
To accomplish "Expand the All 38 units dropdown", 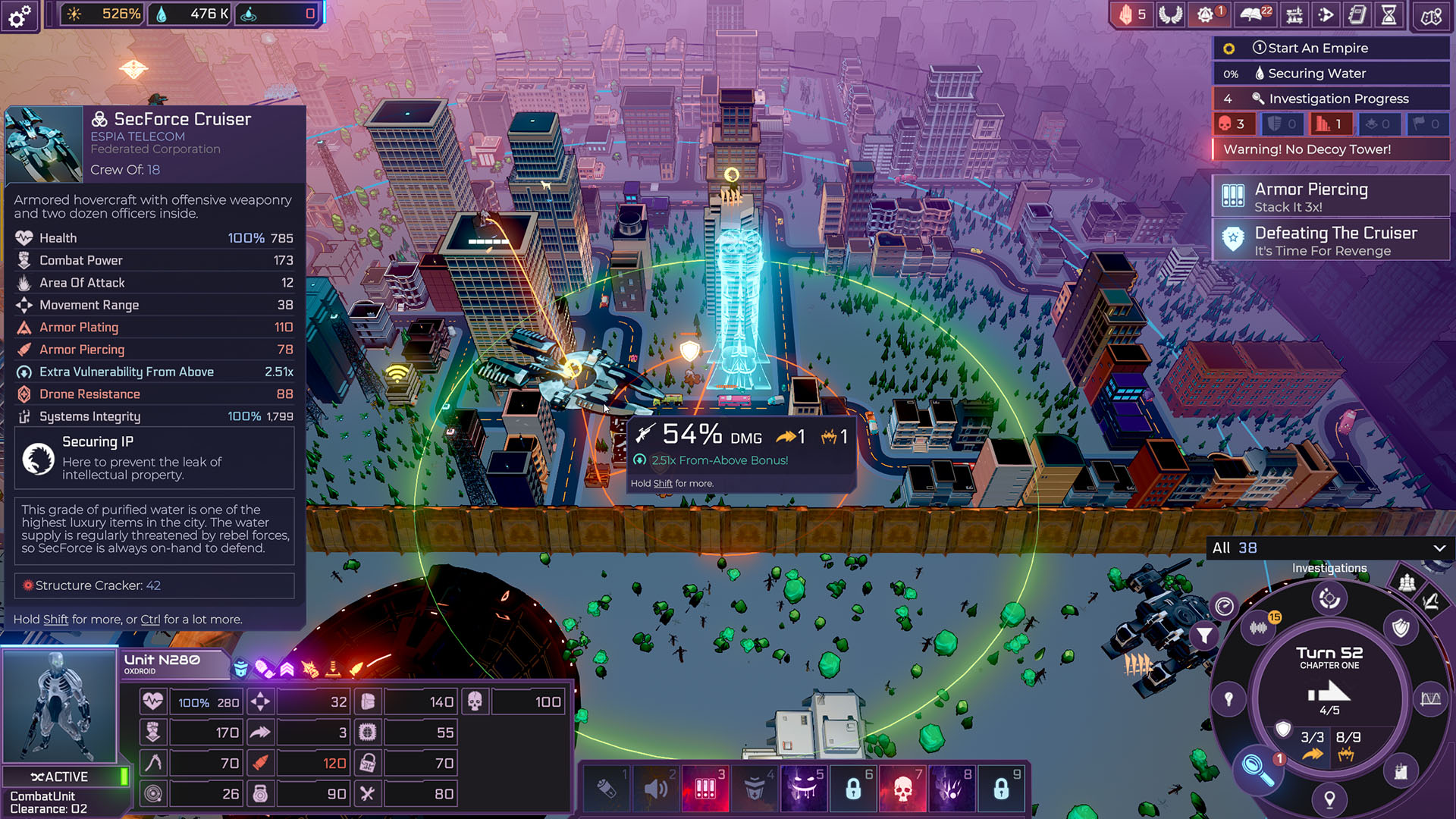I will [x=1329, y=548].
